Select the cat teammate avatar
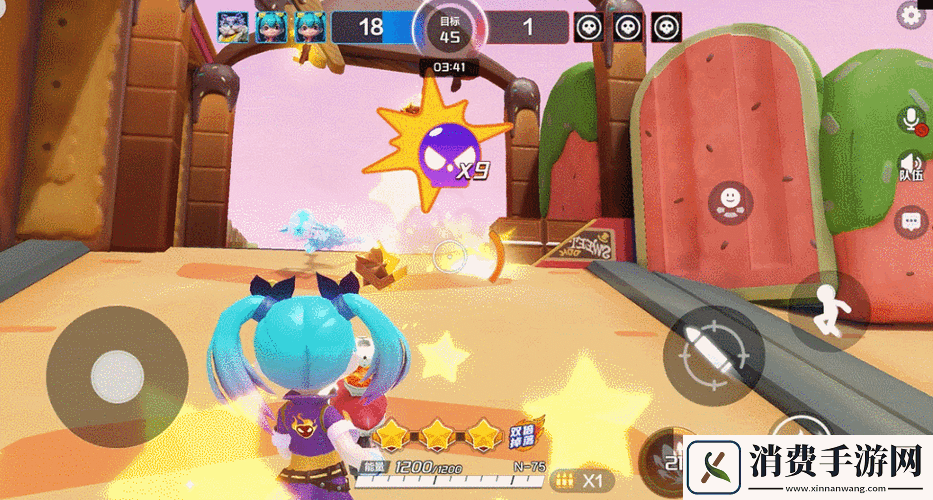Image resolution: width=933 pixels, height=500 pixels. 233,26
